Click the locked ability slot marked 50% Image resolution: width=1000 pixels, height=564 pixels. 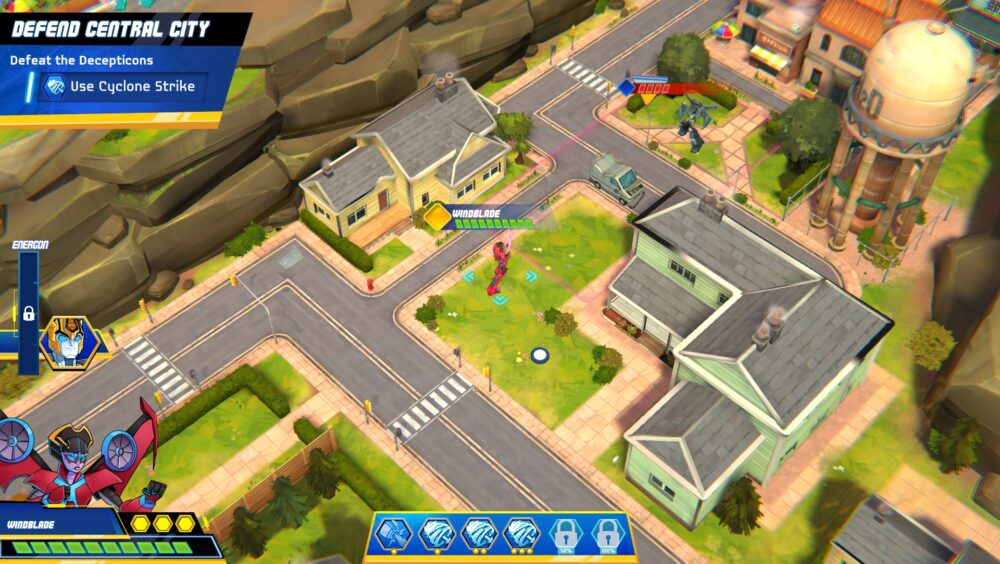pyautogui.click(x=564, y=535)
